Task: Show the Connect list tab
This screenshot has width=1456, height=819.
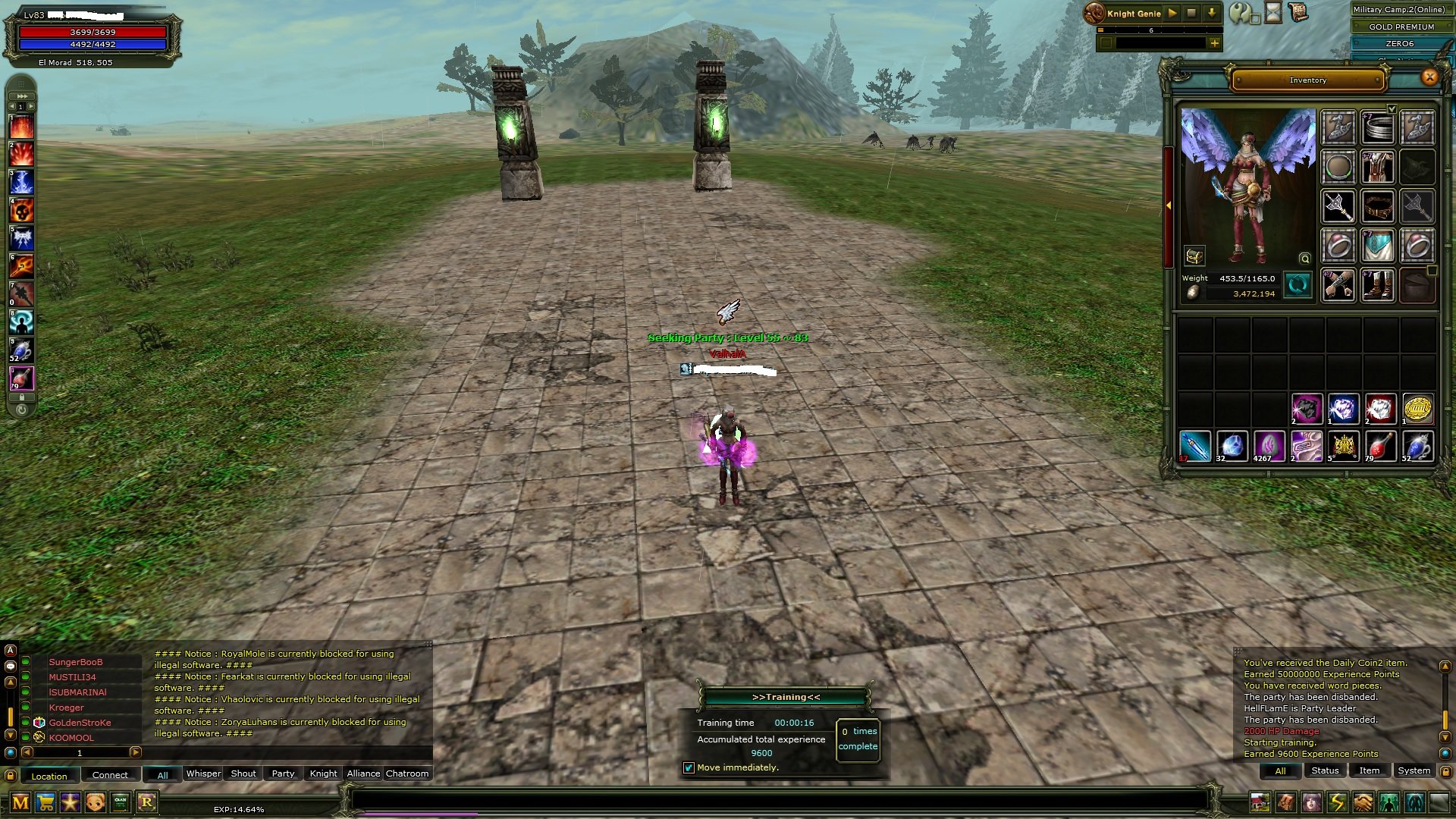Action: click(110, 775)
